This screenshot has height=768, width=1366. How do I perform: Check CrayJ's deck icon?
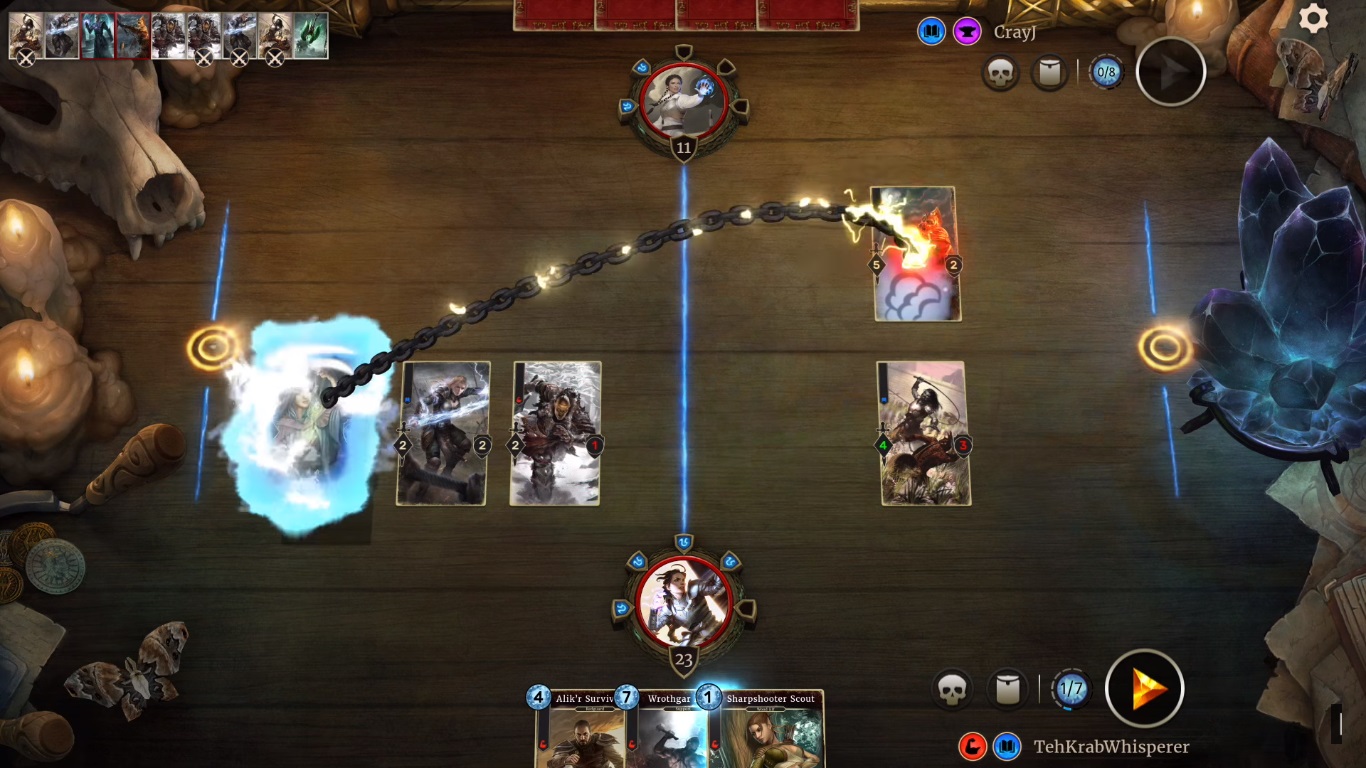tap(1049, 72)
